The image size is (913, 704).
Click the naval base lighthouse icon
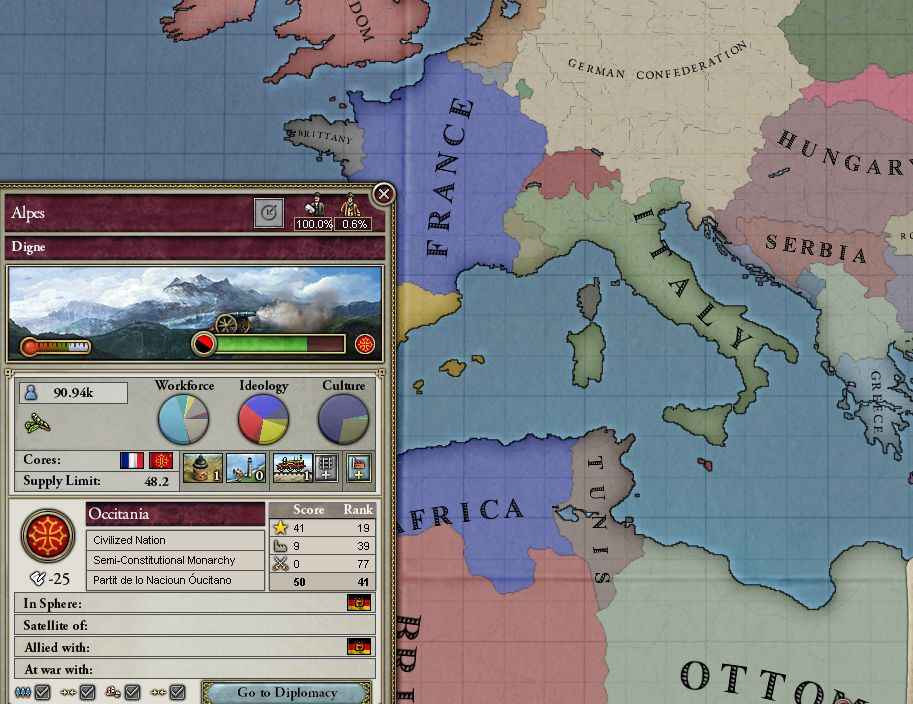[244, 467]
